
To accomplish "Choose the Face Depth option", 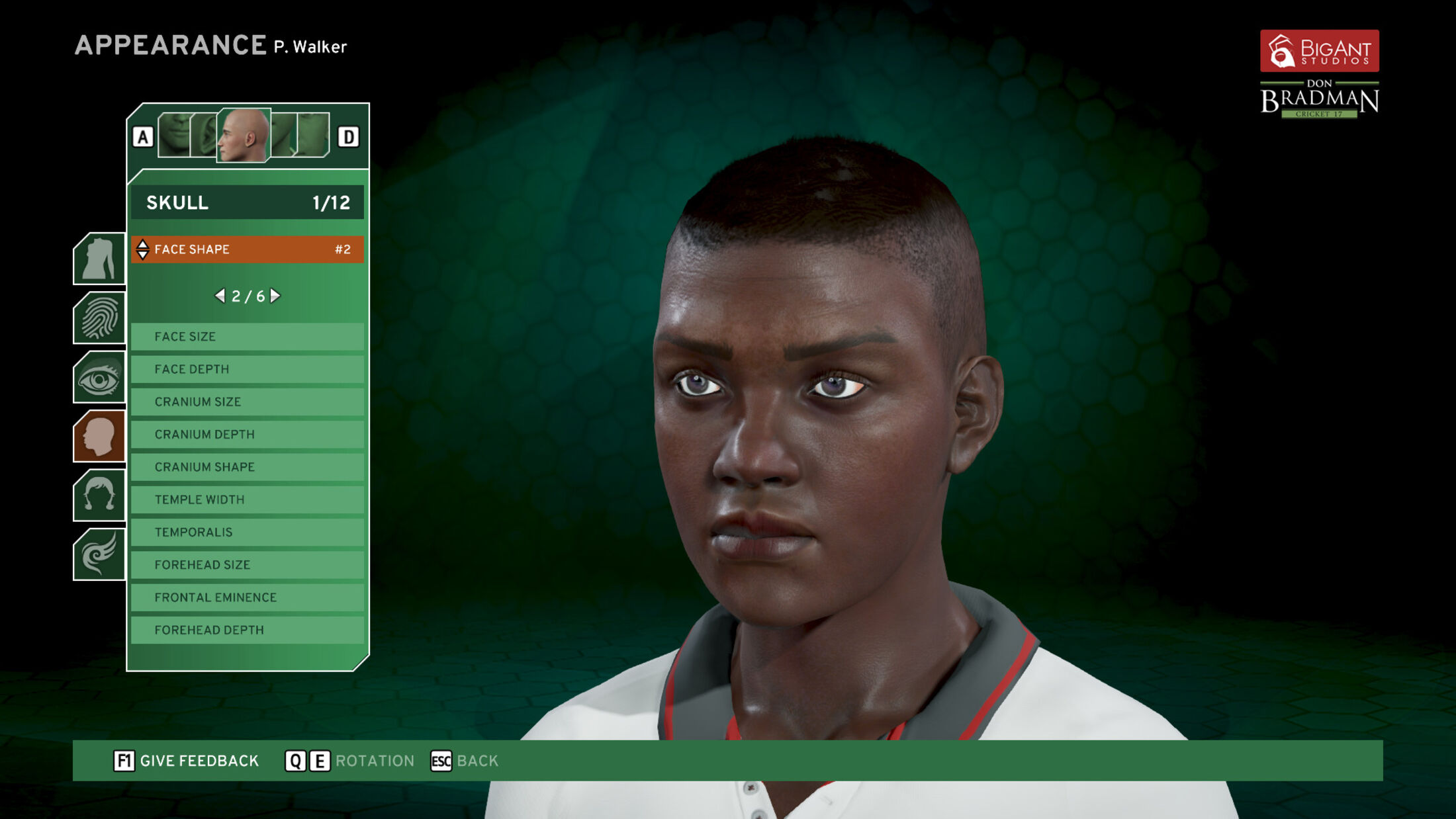I will click(x=247, y=369).
